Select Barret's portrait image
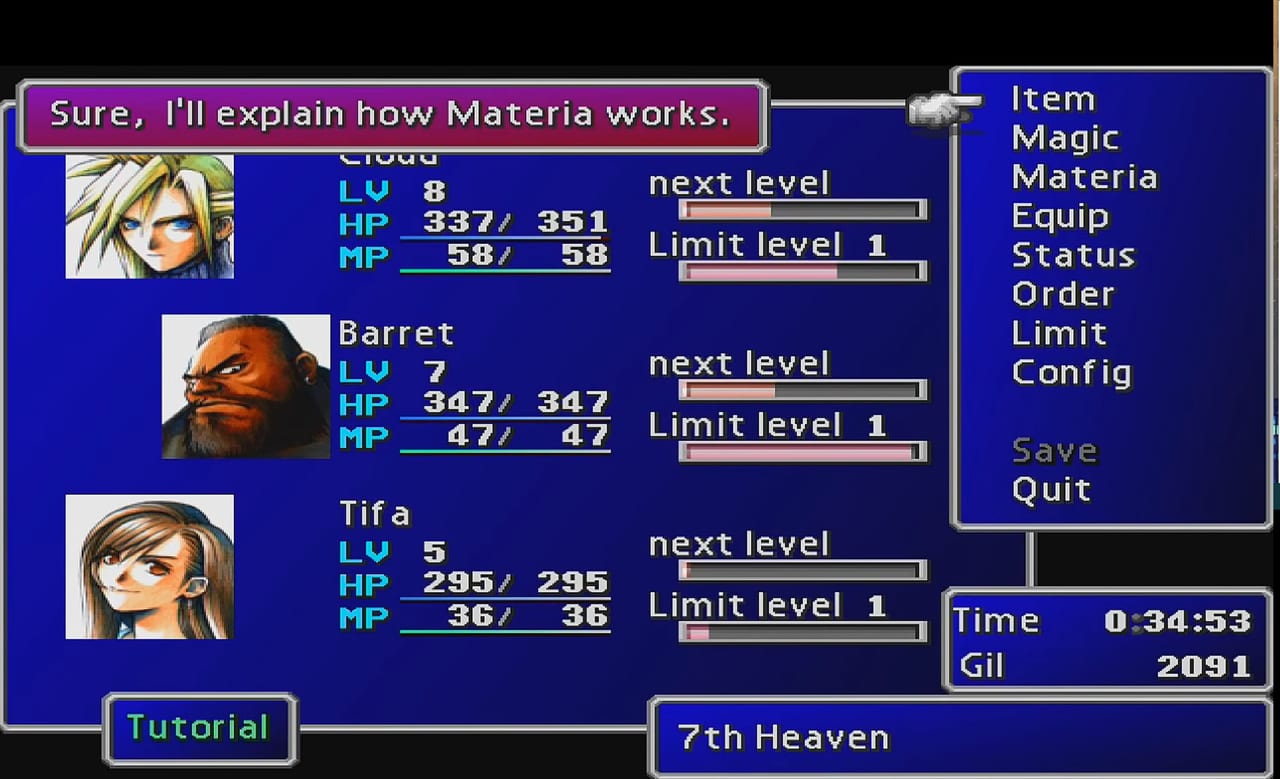1280x779 pixels. [245, 386]
